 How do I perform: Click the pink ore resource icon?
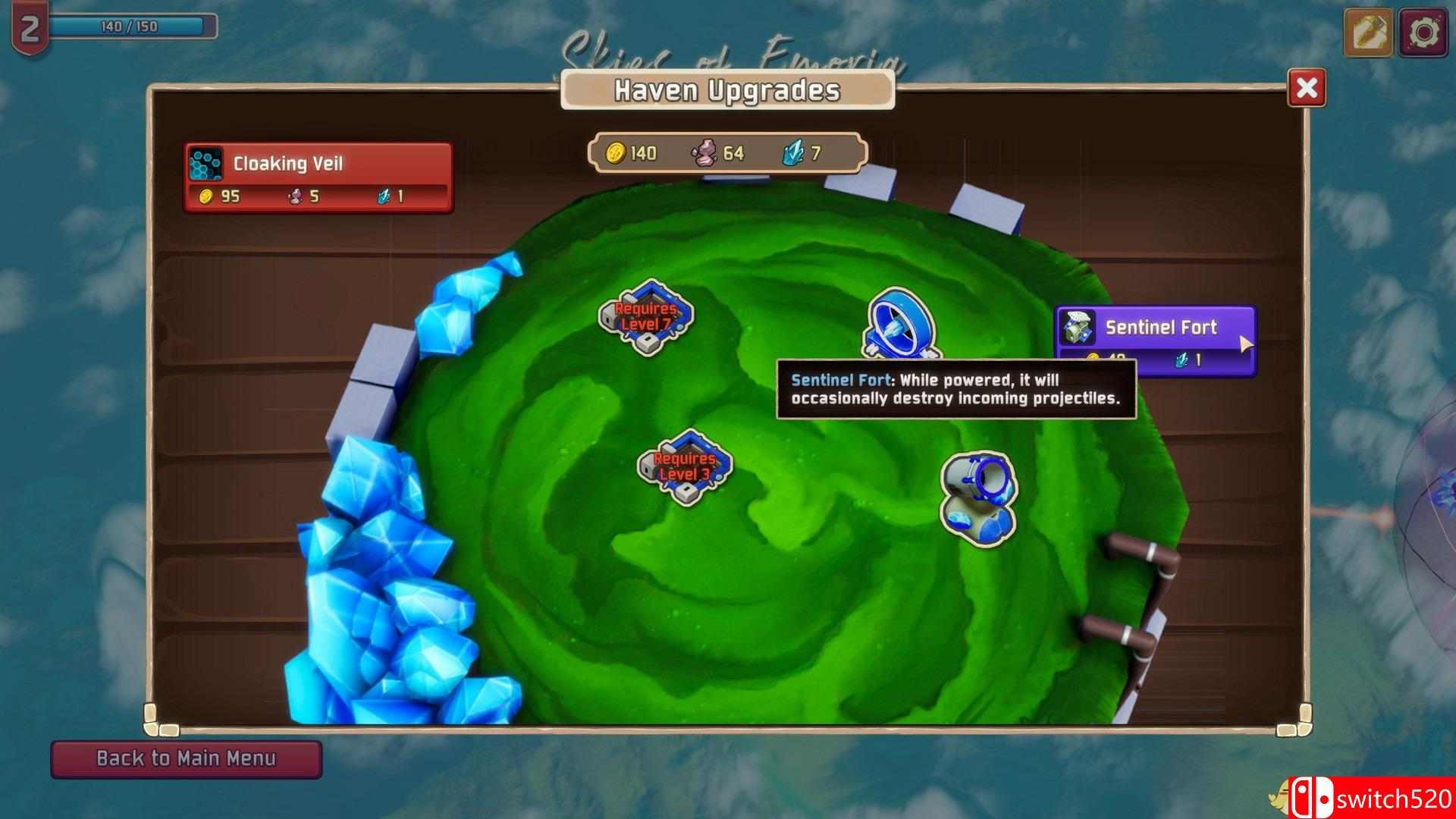[704, 153]
